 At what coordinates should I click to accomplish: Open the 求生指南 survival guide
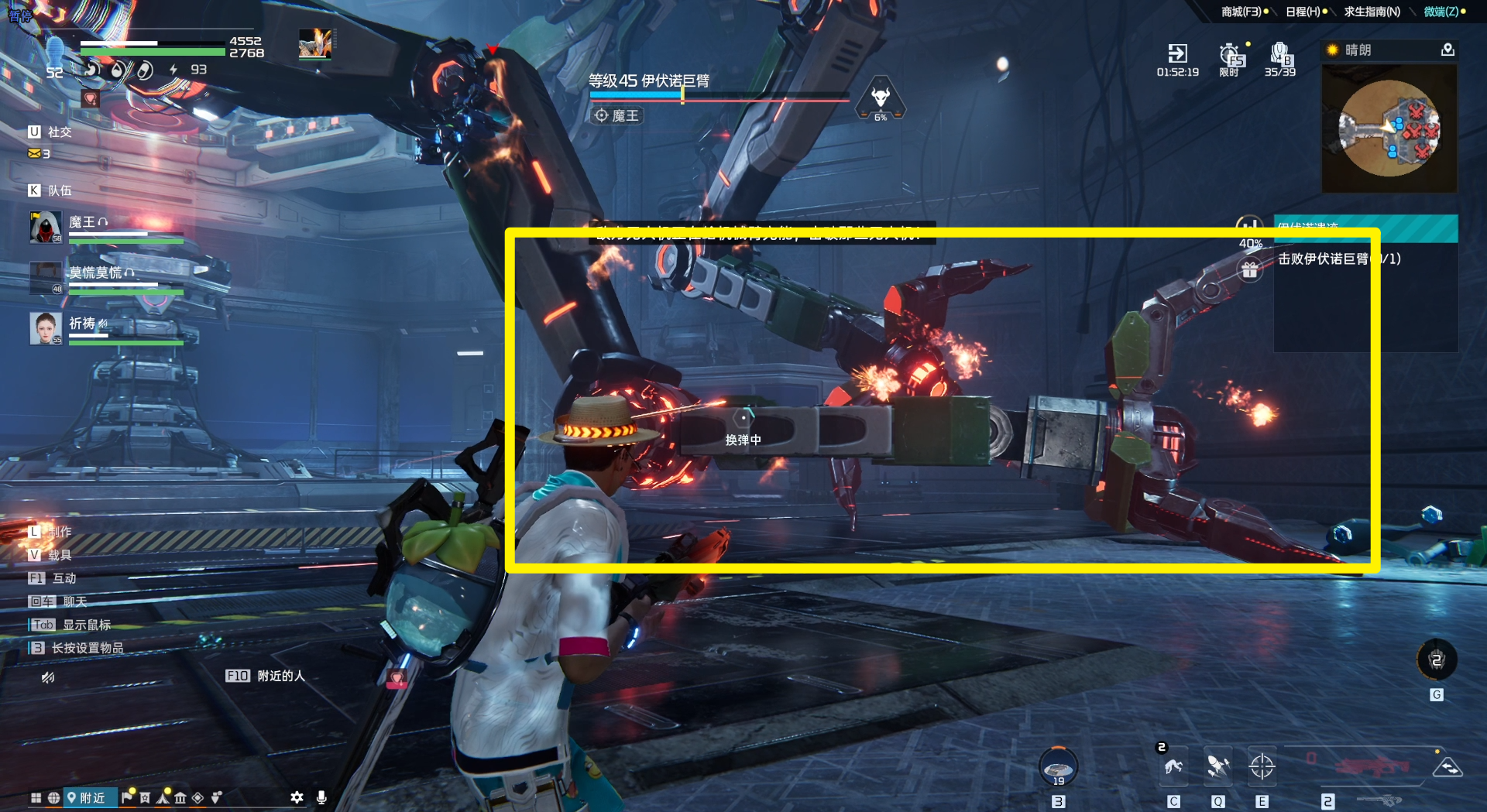click(1371, 12)
